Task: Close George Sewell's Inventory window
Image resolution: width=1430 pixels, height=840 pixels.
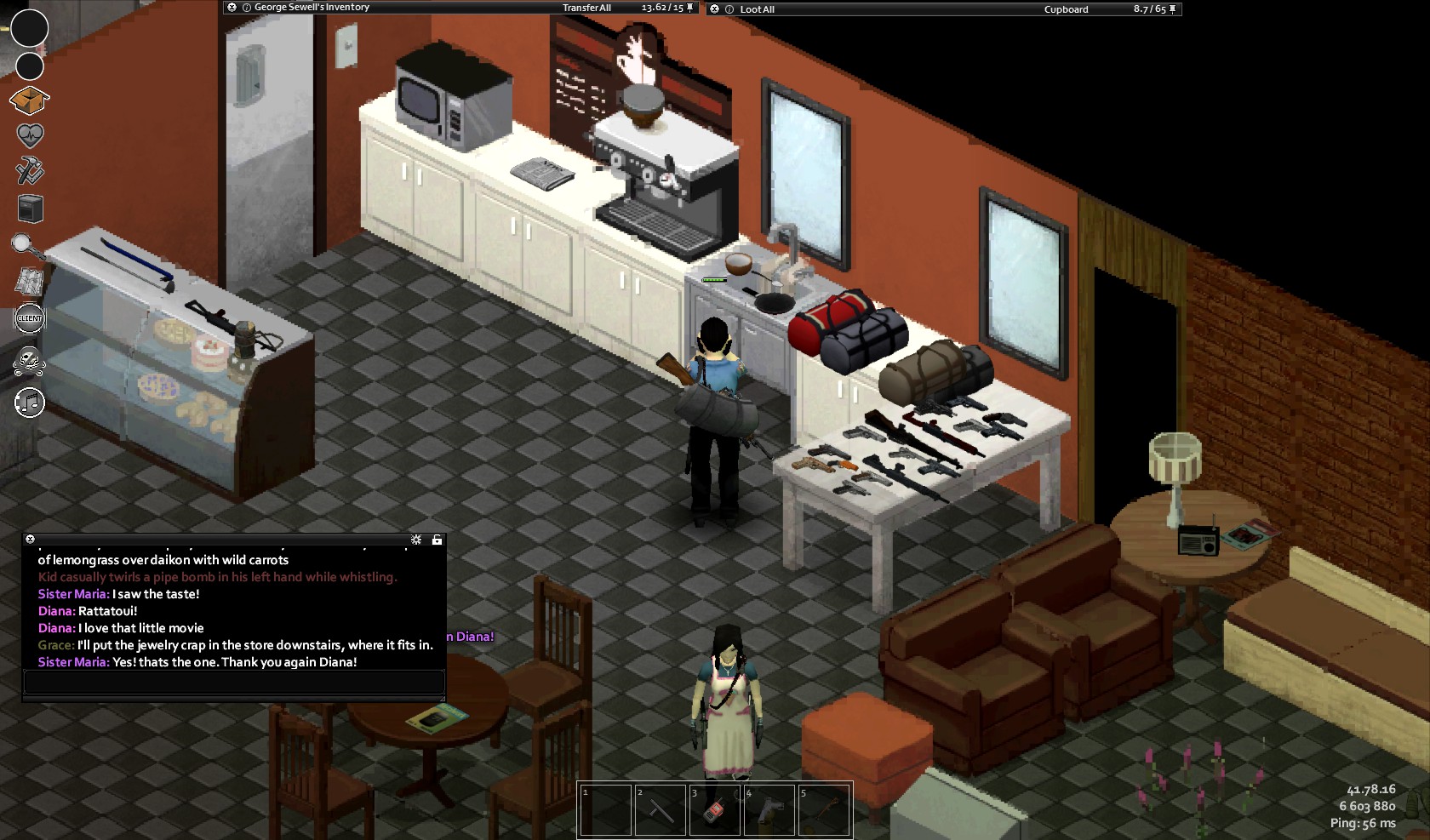Action: (232, 8)
